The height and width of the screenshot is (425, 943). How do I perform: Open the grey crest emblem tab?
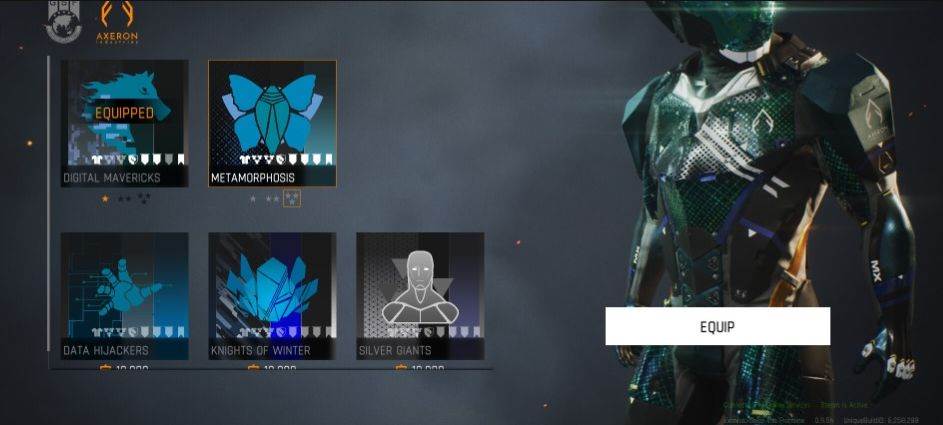click(62, 23)
